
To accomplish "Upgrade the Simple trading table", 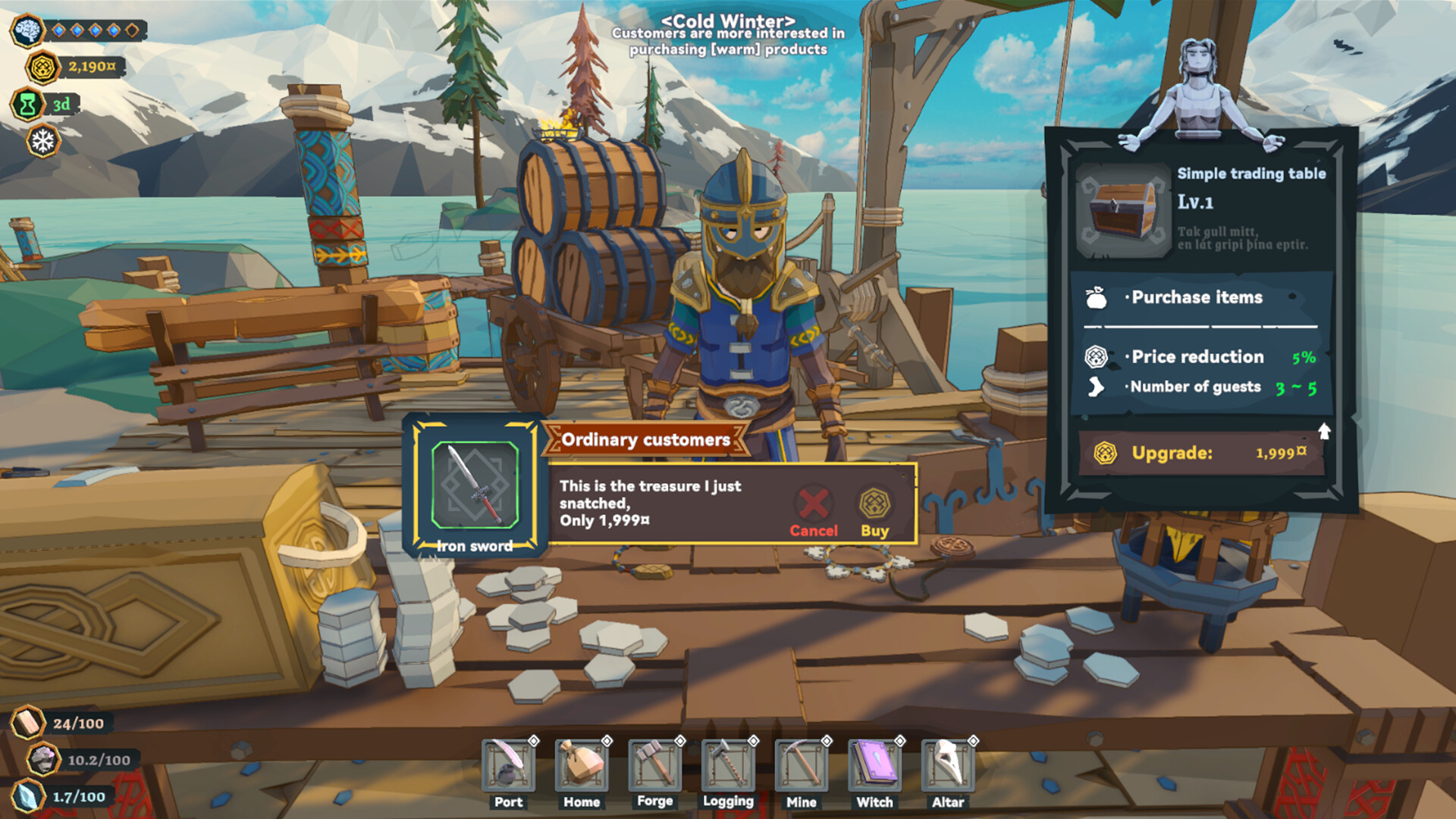I will click(1201, 453).
